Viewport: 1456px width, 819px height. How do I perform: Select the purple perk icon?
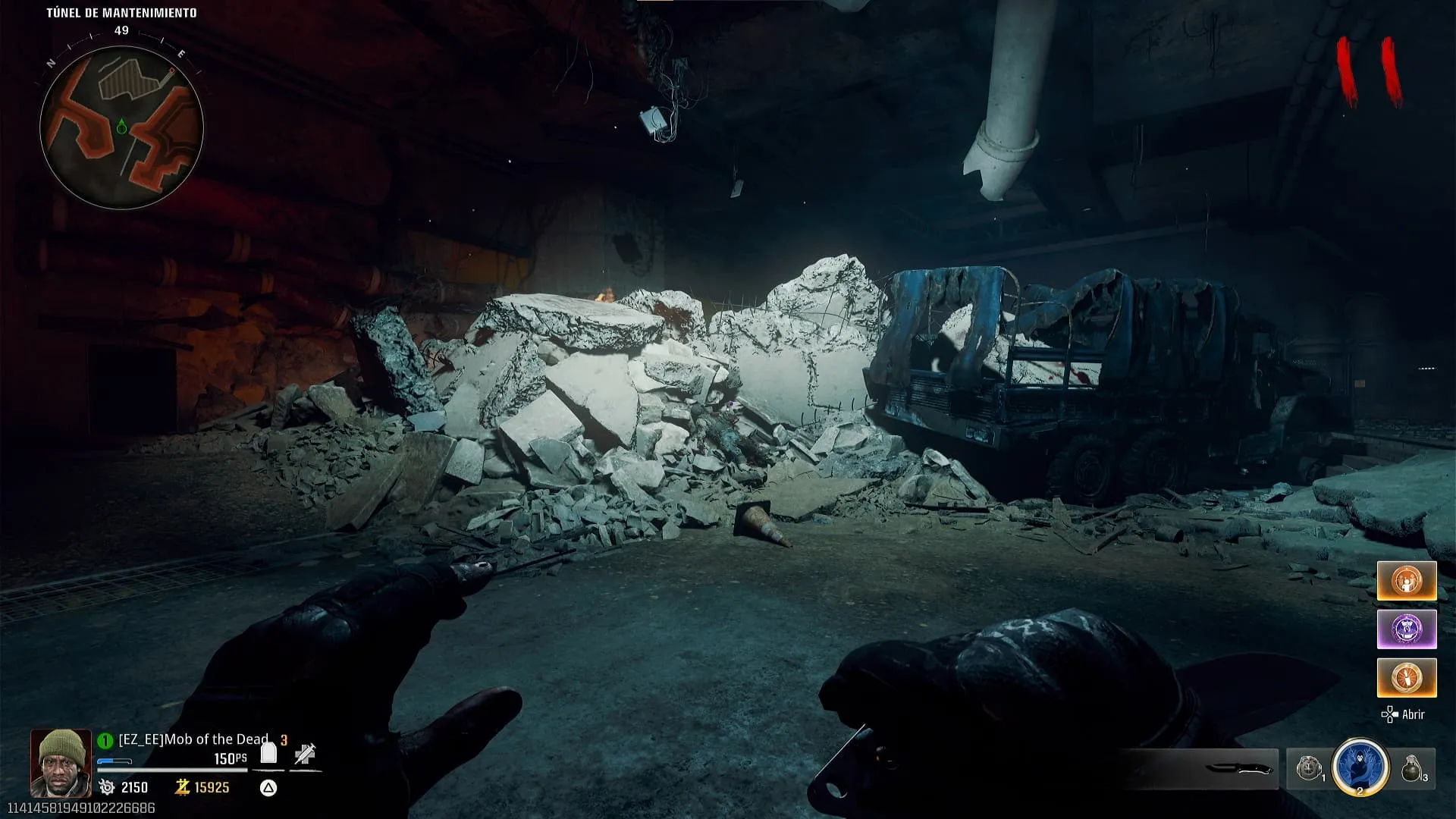(1406, 629)
